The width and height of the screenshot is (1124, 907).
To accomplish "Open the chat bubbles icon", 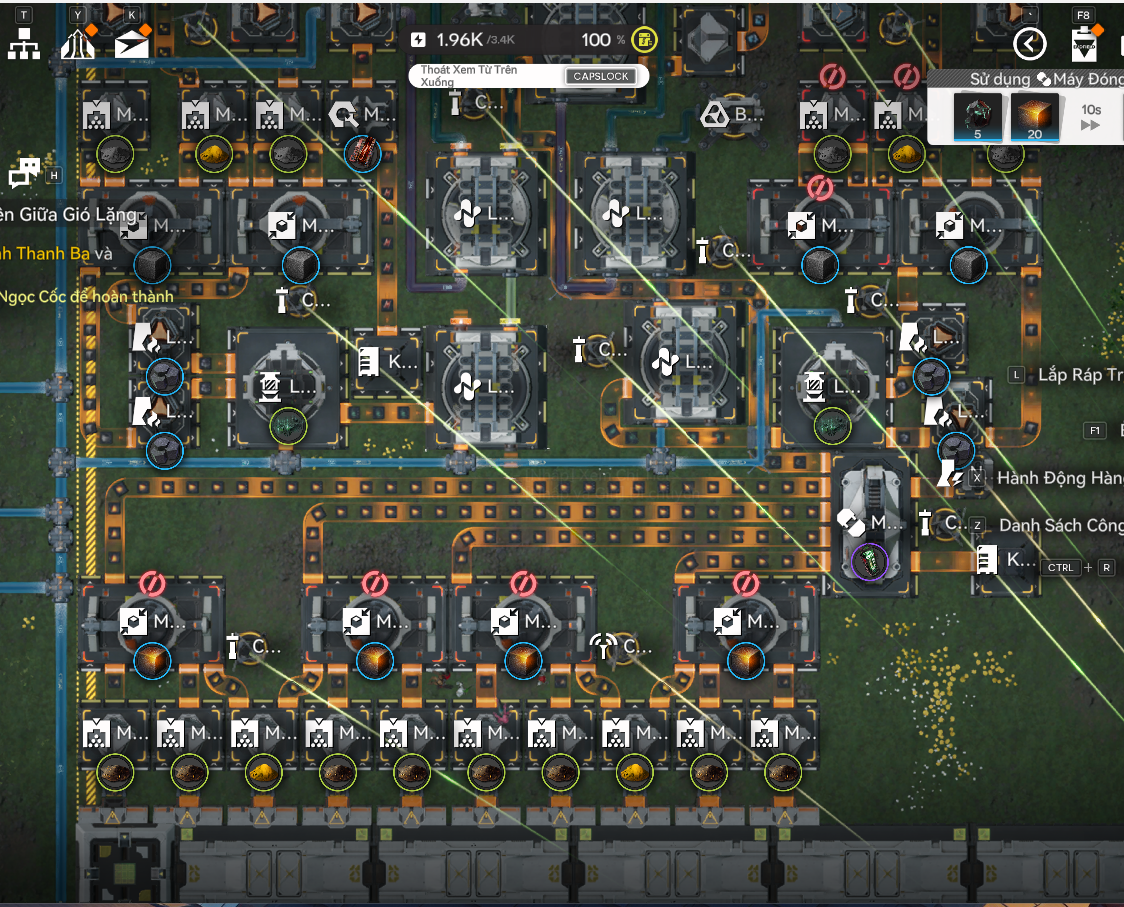I will tap(24, 173).
